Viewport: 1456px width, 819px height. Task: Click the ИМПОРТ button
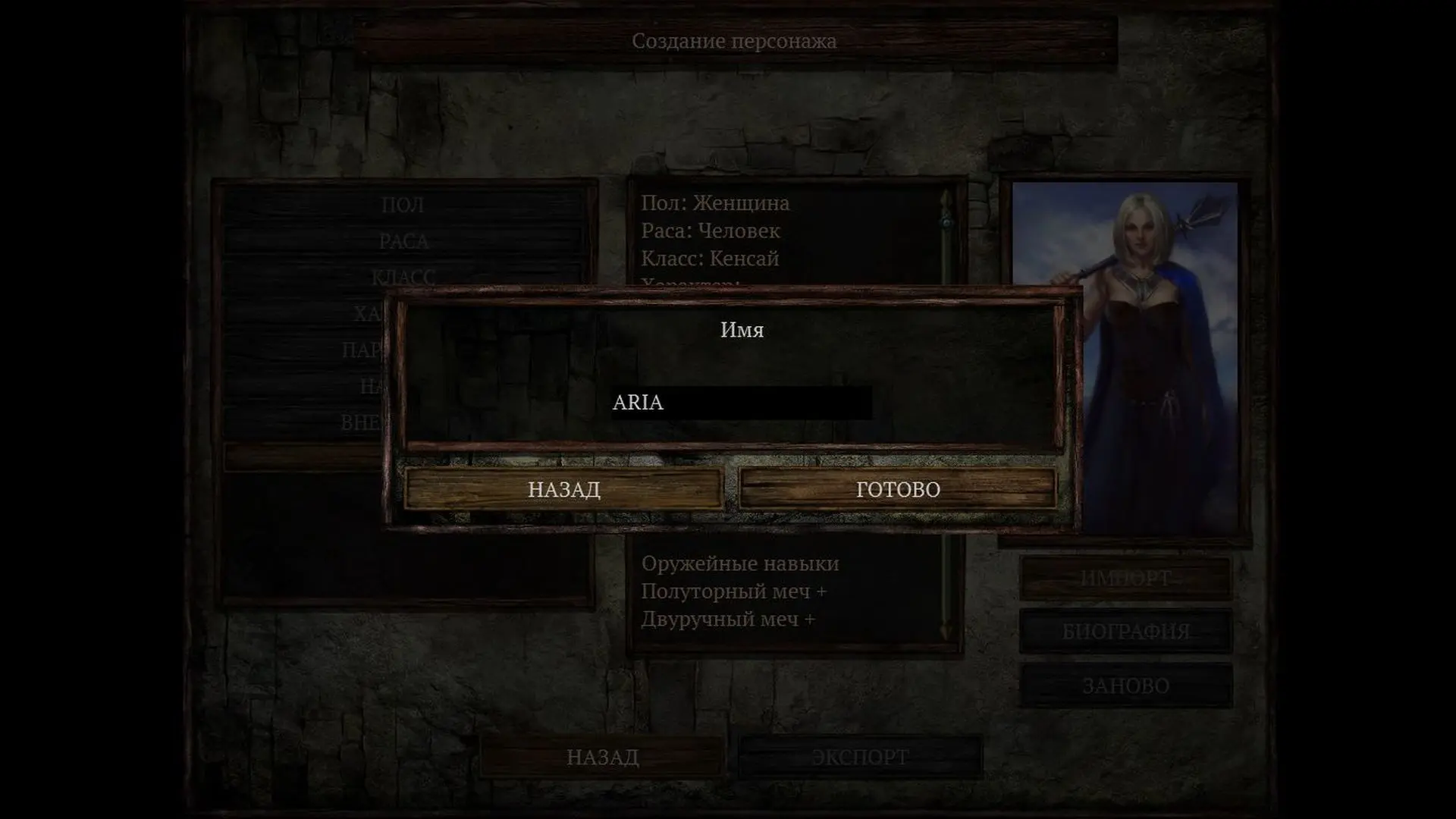coord(1125,579)
